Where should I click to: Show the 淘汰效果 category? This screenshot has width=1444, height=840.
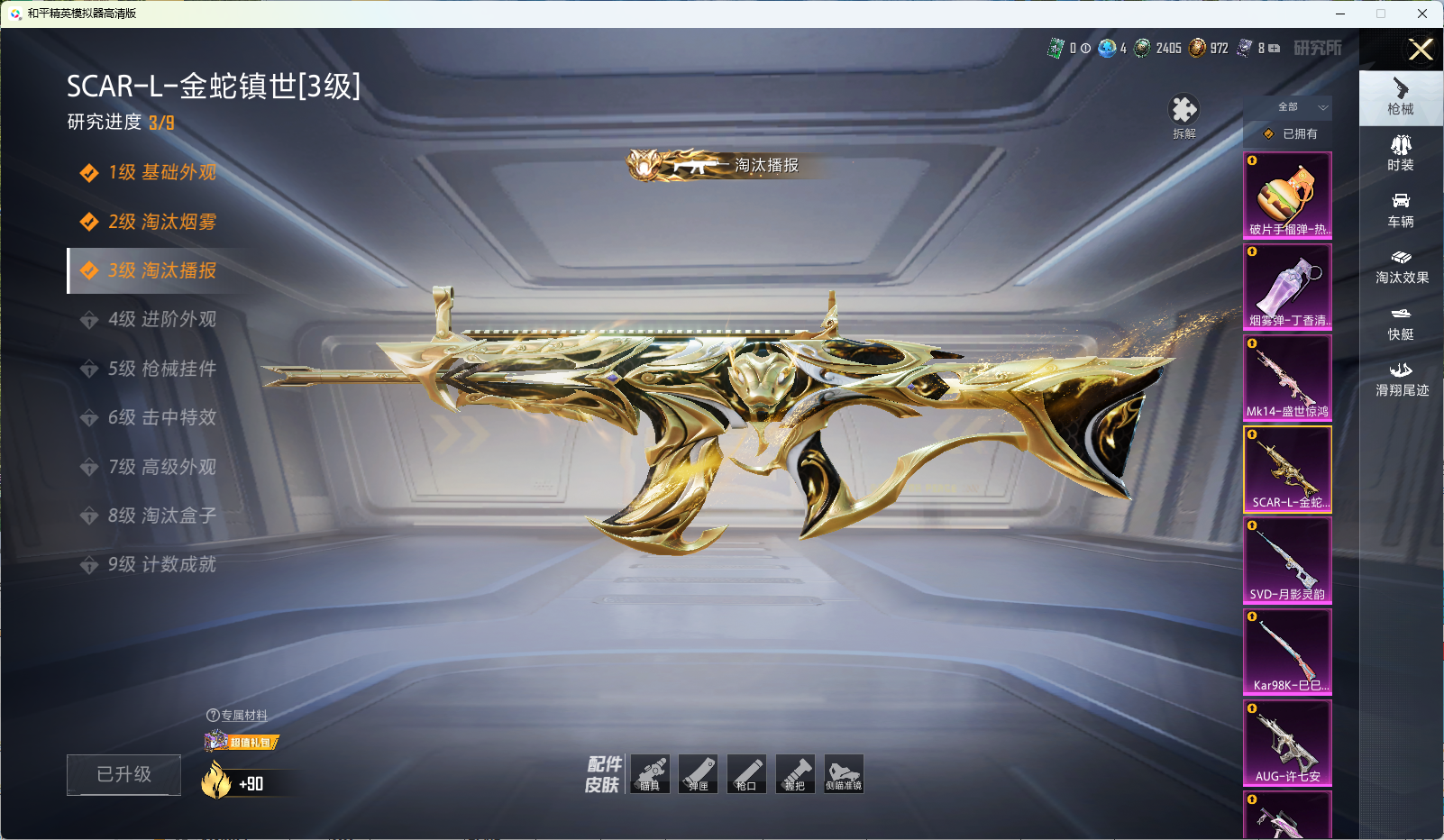1401,266
